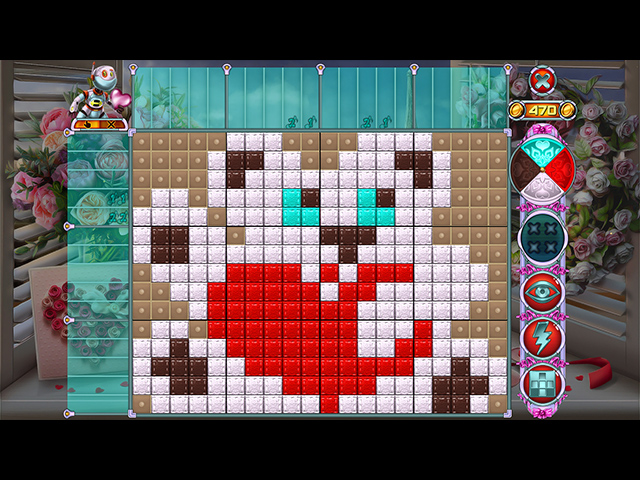Close the puzzle with the red X button
The height and width of the screenshot is (480, 640).
(x=542, y=80)
